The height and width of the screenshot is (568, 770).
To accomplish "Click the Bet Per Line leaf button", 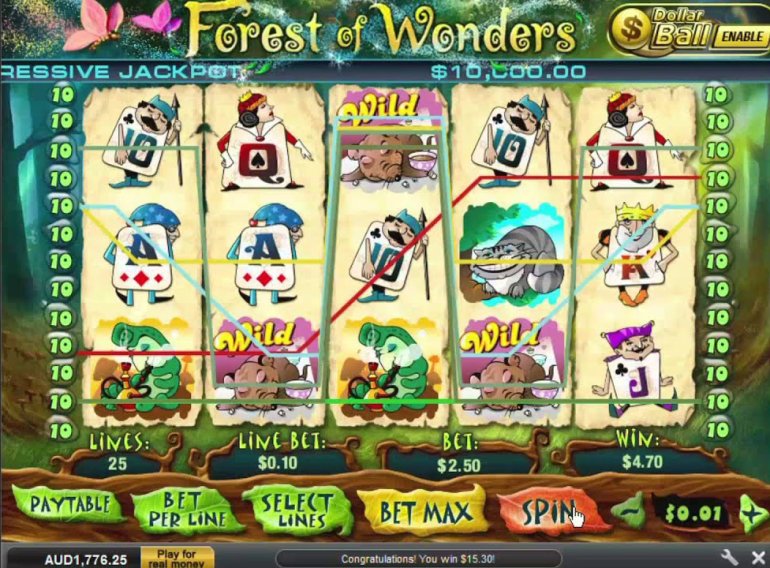I will pos(187,511).
